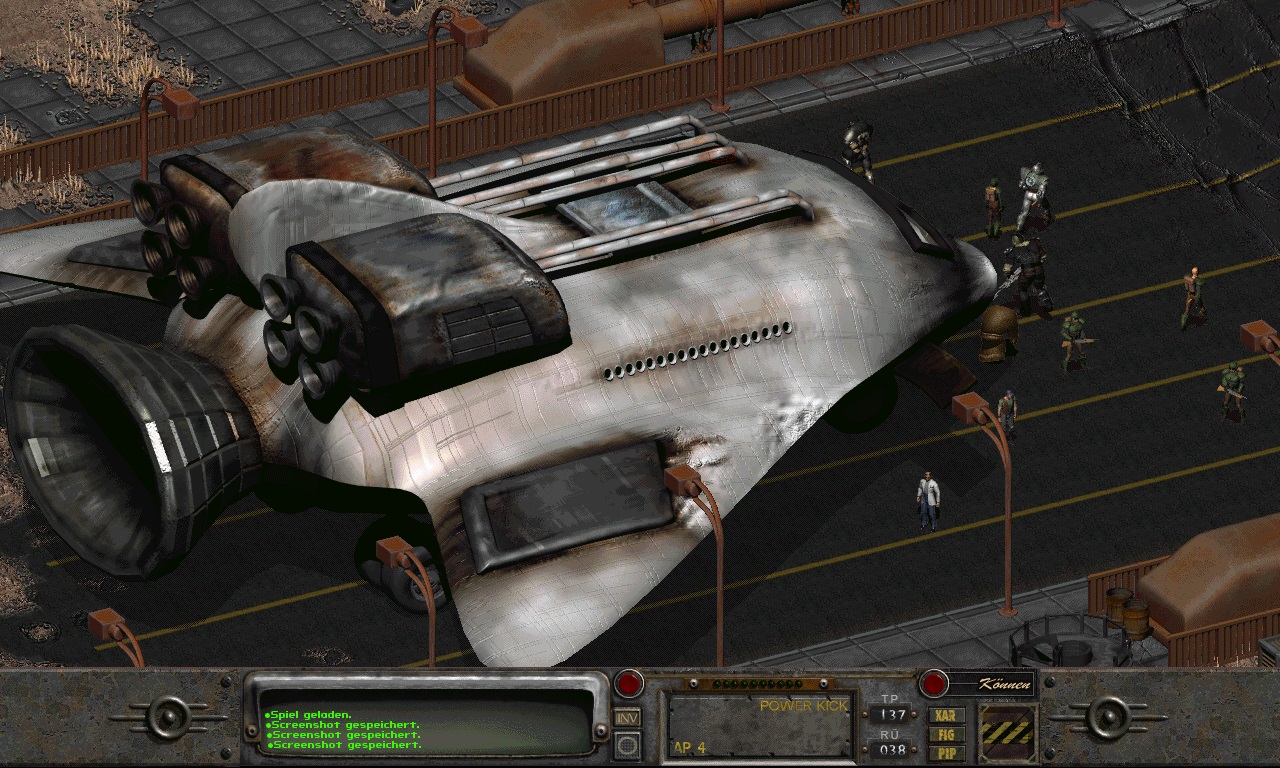Viewport: 1280px width, 768px height.
Task: Open the PIP-Boy with the PIP button
Action: coord(946,752)
